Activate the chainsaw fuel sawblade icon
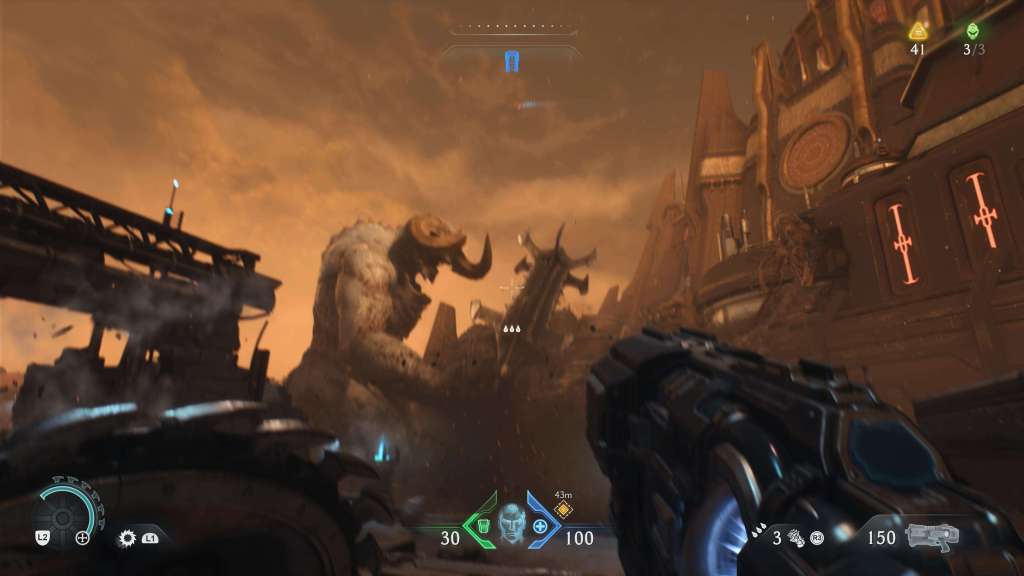Viewport: 1024px width, 576px height. click(127, 538)
